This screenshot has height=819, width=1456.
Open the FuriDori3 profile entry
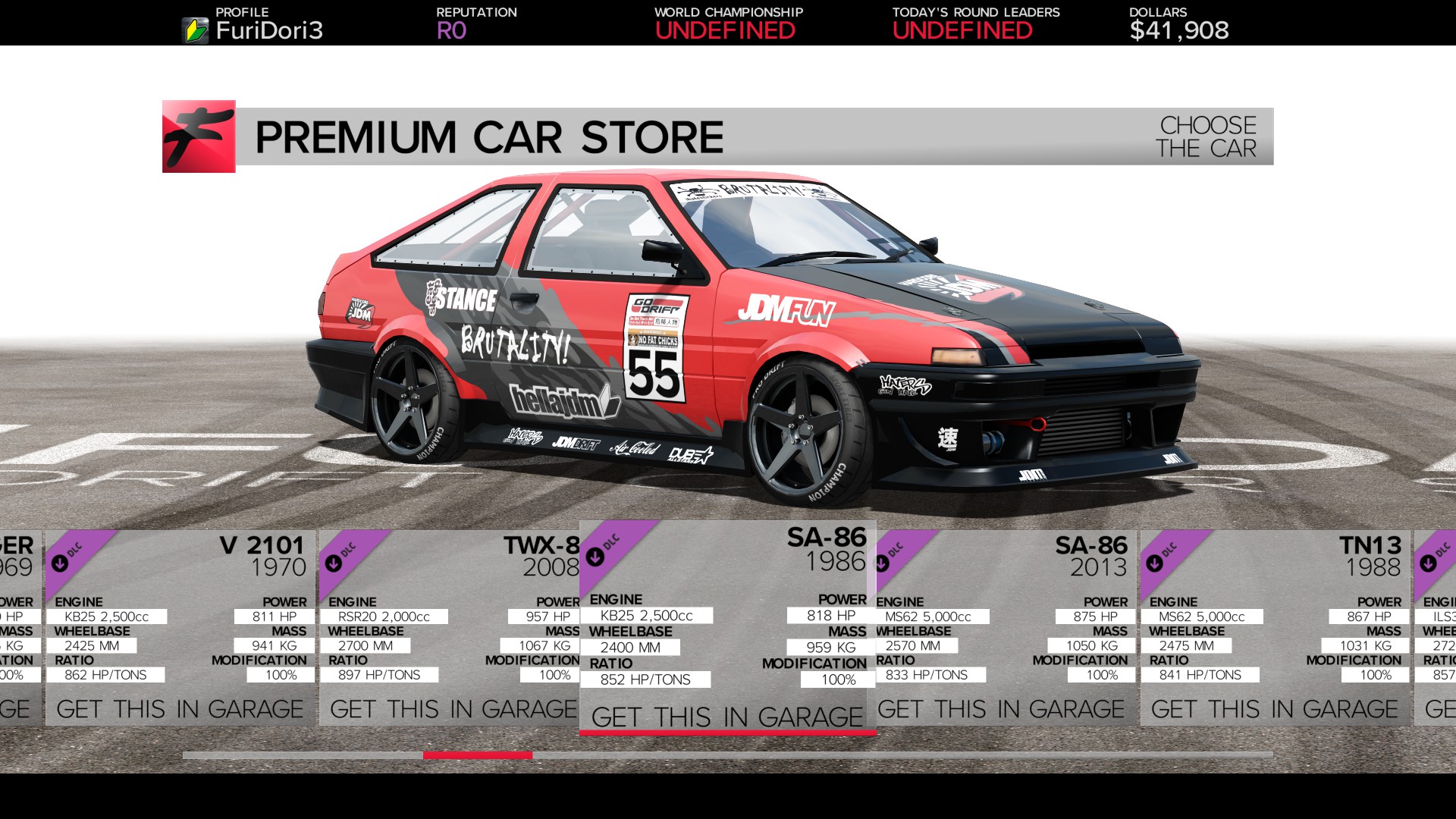coord(269,31)
